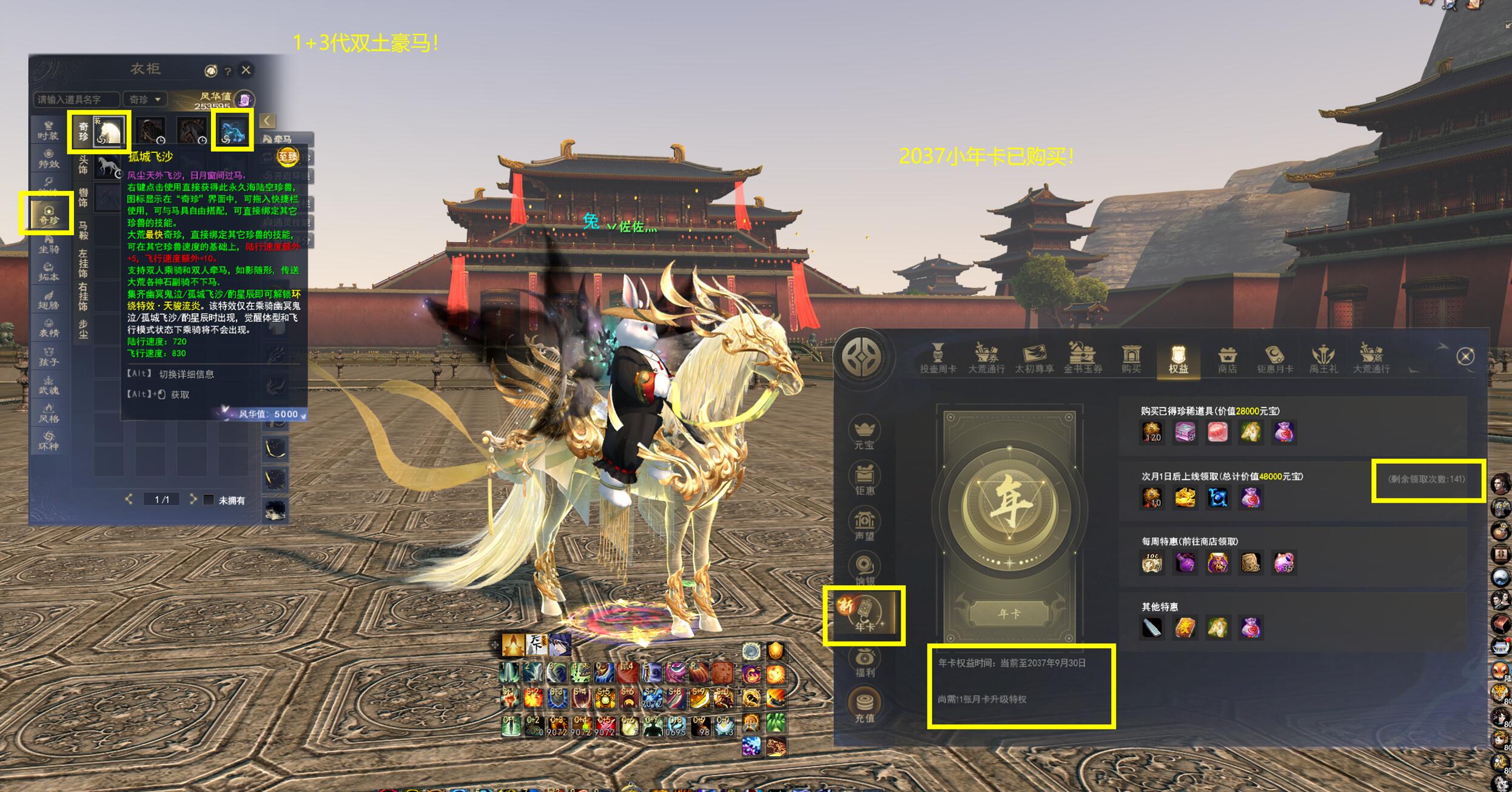Select the 坐骑 mount category
This screenshot has height=792, width=1512.
pyautogui.click(x=49, y=244)
